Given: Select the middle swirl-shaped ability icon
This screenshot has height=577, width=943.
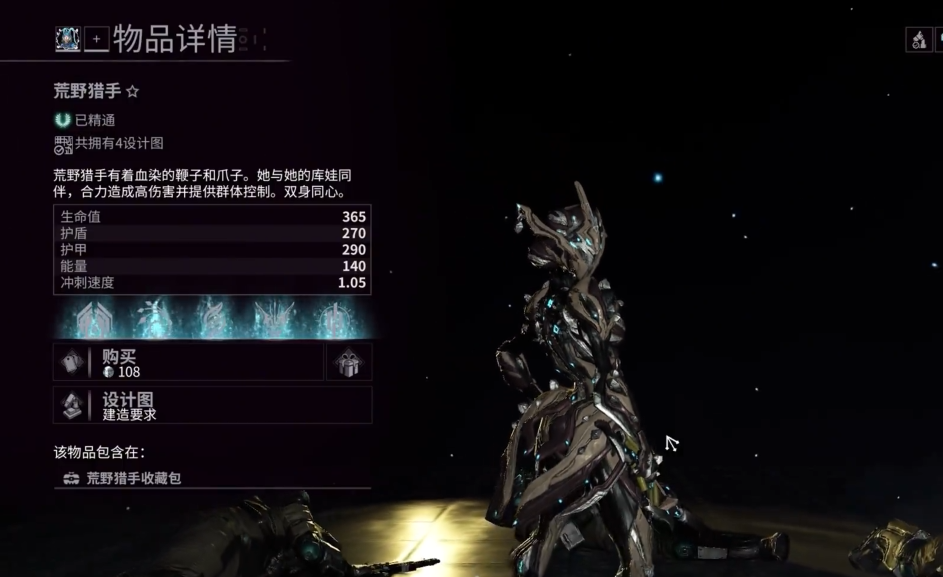Looking at the screenshot, I should (212, 318).
